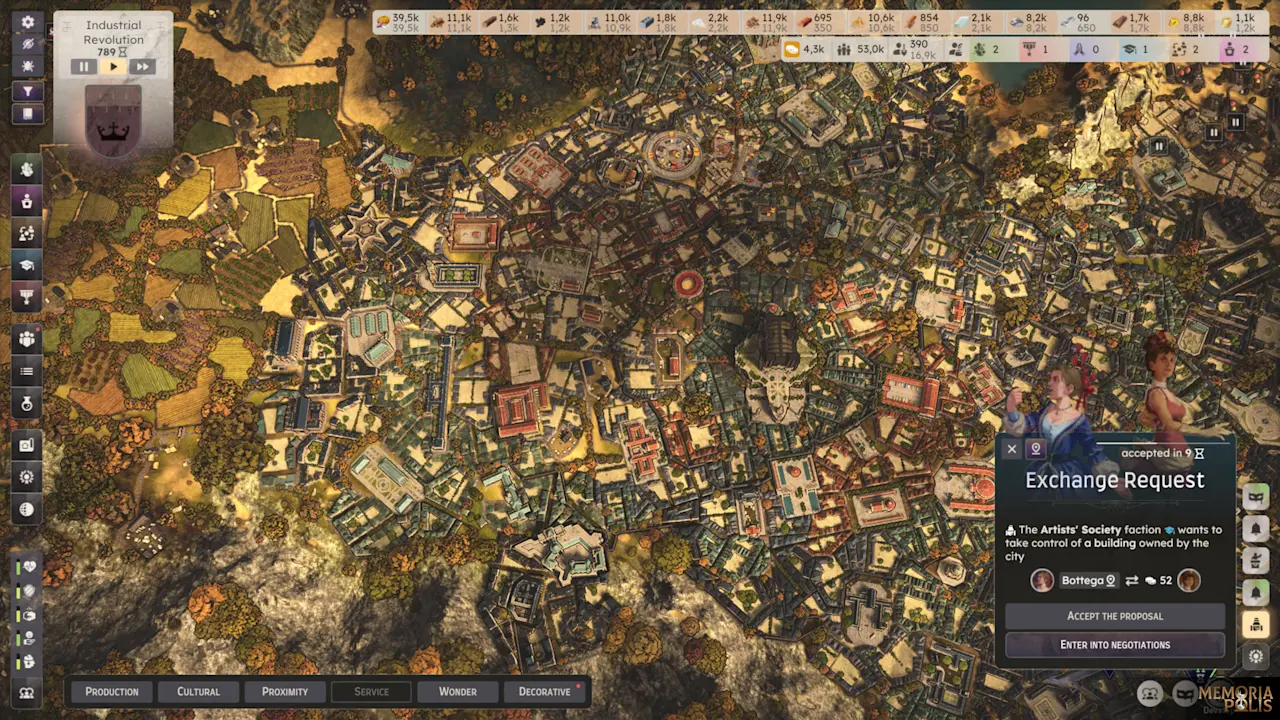Screen dimensions: 1280x720
Task: Close the Exchange Request panel
Action: tap(1012, 450)
